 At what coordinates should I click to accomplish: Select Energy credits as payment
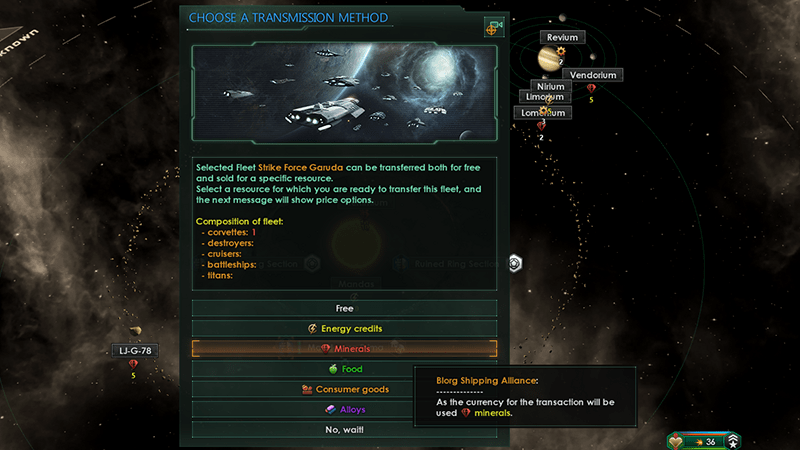(x=344, y=329)
